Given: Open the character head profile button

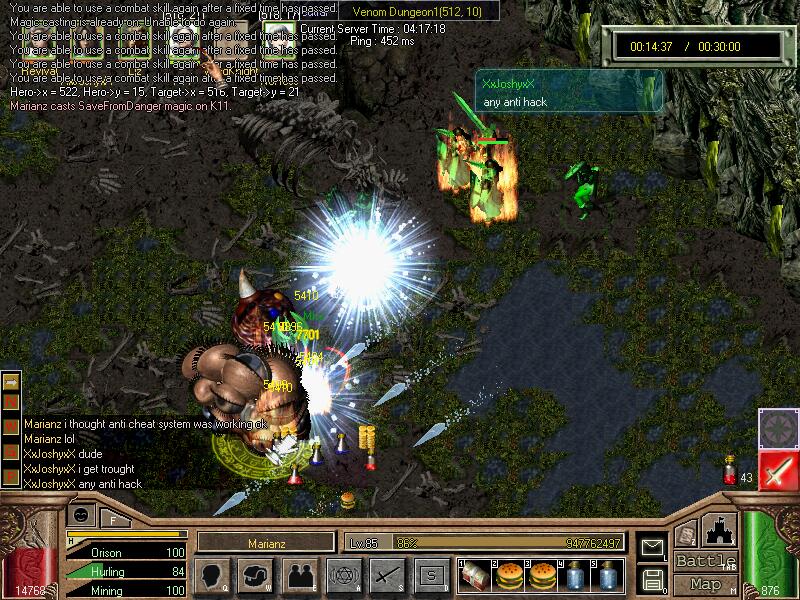Looking at the screenshot, I should pos(213,575).
